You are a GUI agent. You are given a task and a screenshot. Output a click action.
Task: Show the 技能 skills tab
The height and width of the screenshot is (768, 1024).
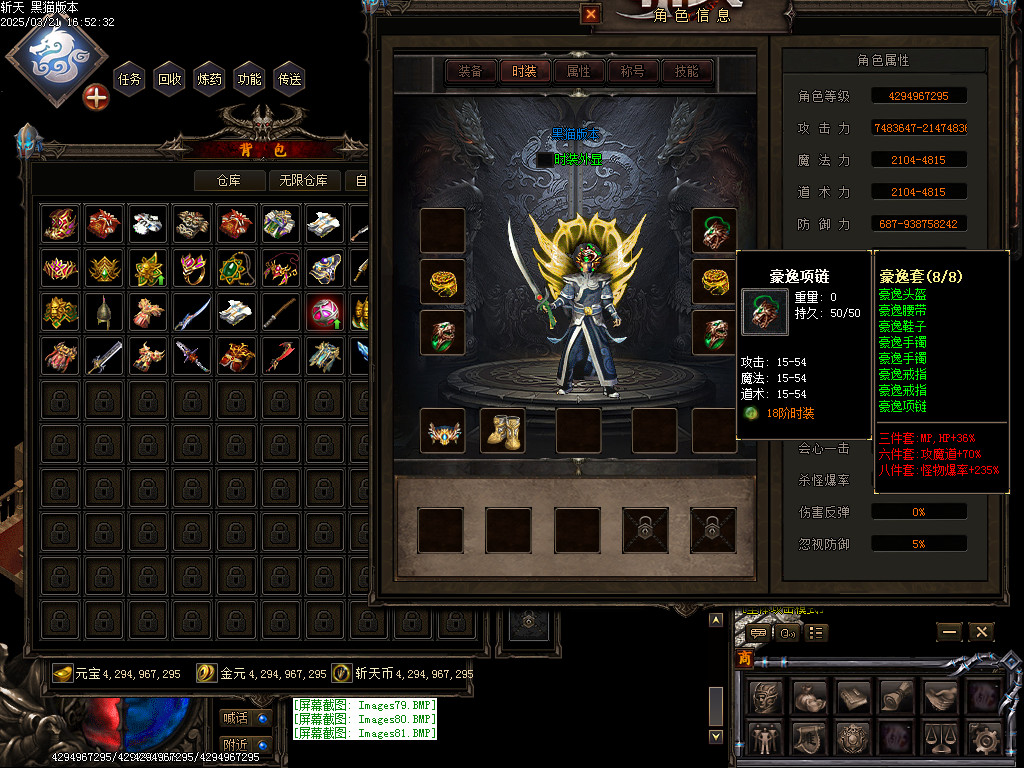click(686, 71)
